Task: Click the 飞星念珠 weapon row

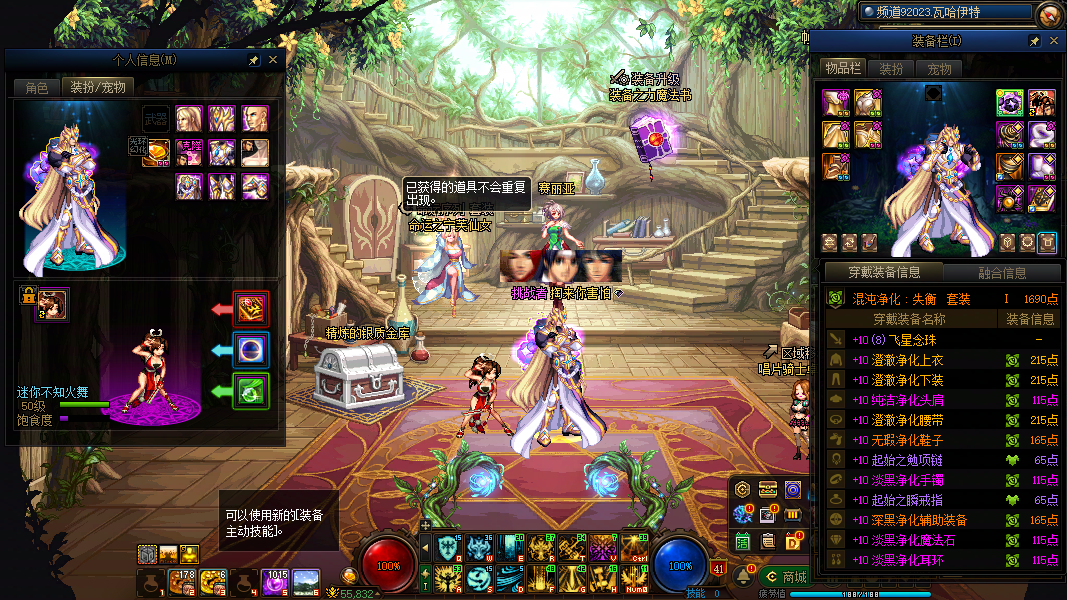Action: [x=900, y=340]
